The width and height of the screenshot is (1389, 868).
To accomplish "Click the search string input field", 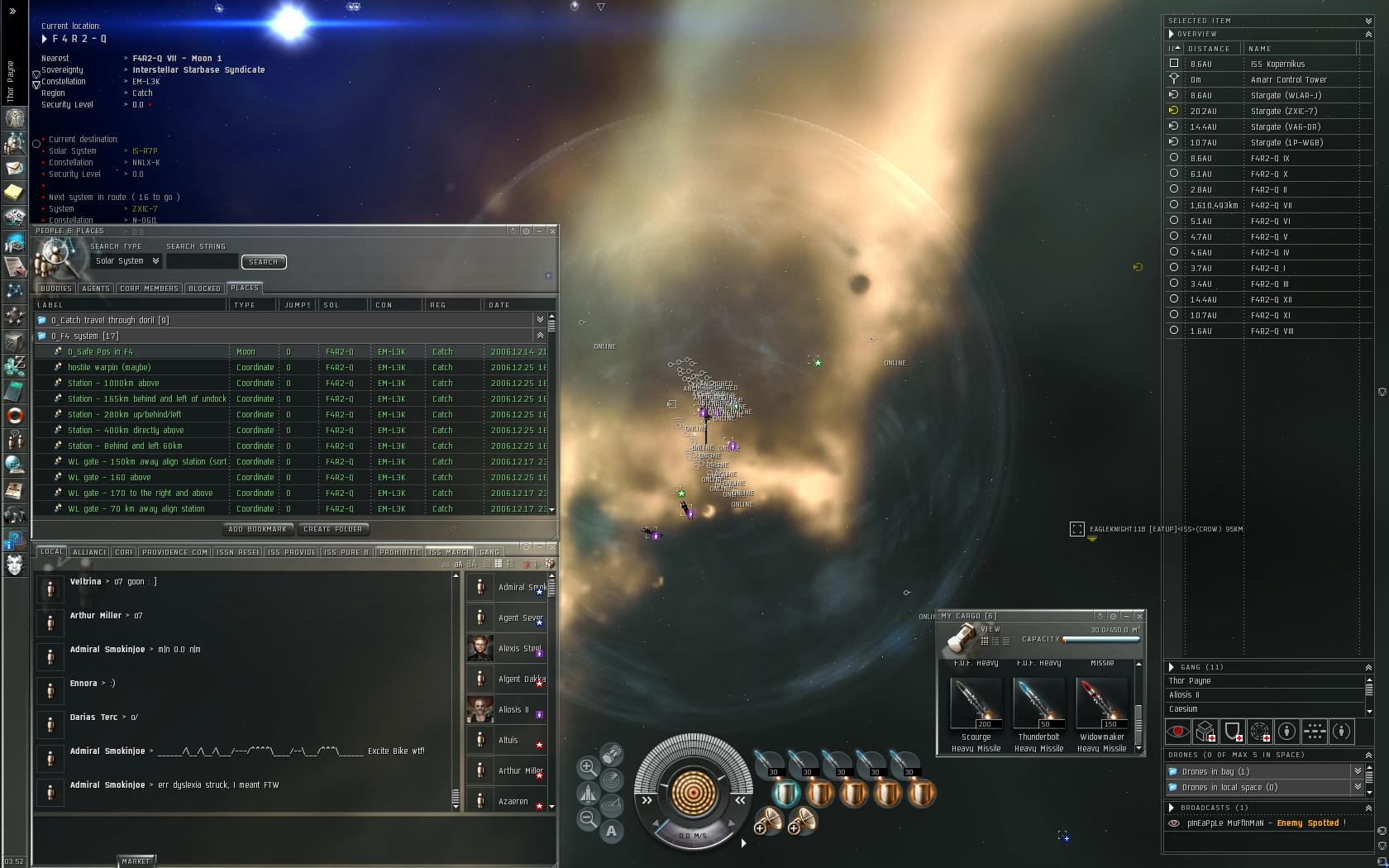I will click(202, 262).
